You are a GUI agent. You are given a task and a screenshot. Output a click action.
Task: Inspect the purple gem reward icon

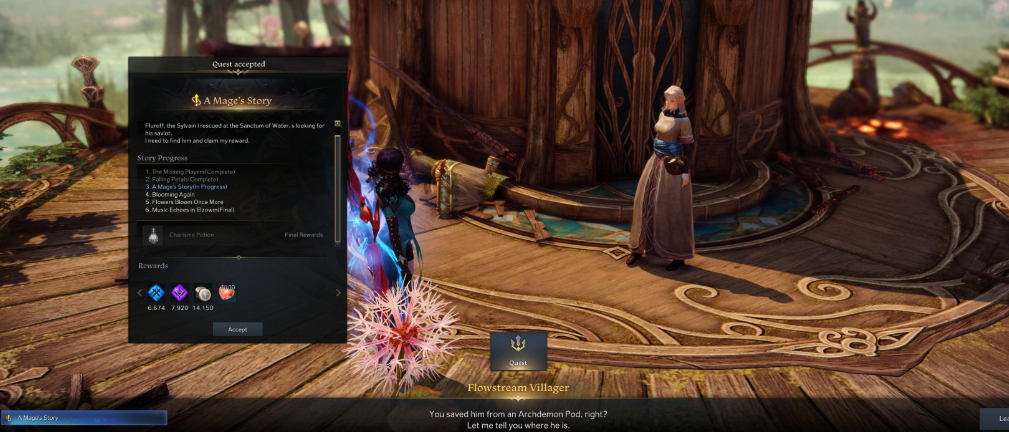[x=180, y=292]
